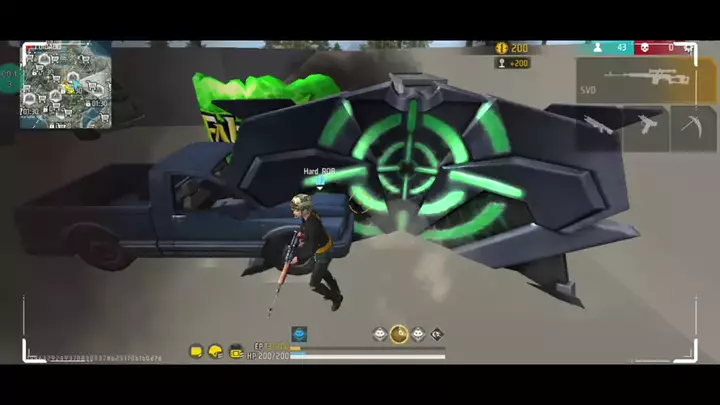The width and height of the screenshot is (720, 405).
Task: Select the yellow helmet icon
Action: click(x=216, y=352)
